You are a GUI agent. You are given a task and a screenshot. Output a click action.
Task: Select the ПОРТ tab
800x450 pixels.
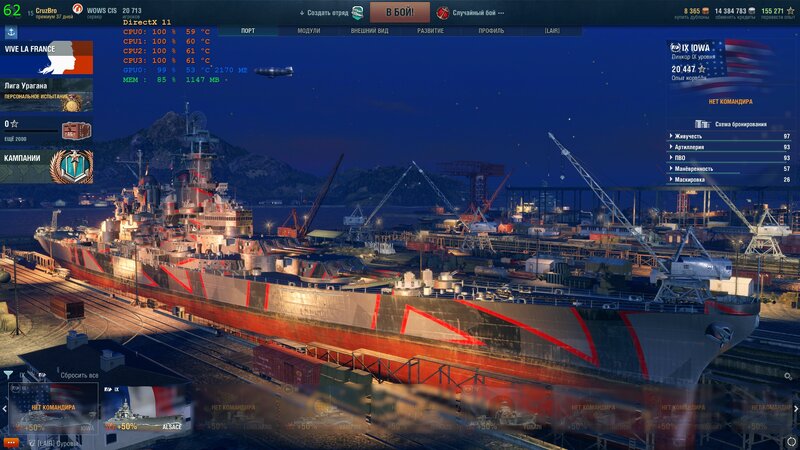[248, 31]
